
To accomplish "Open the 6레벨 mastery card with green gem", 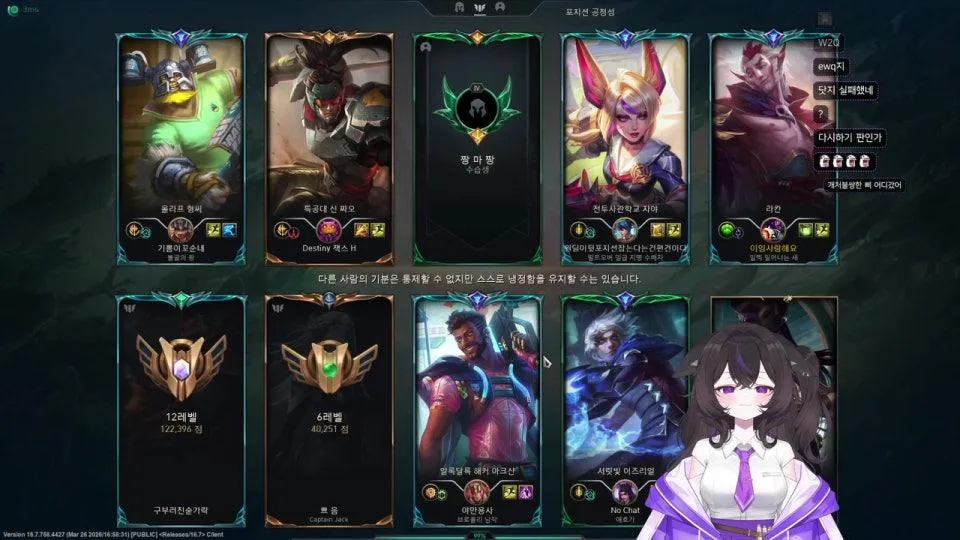I will (329, 410).
